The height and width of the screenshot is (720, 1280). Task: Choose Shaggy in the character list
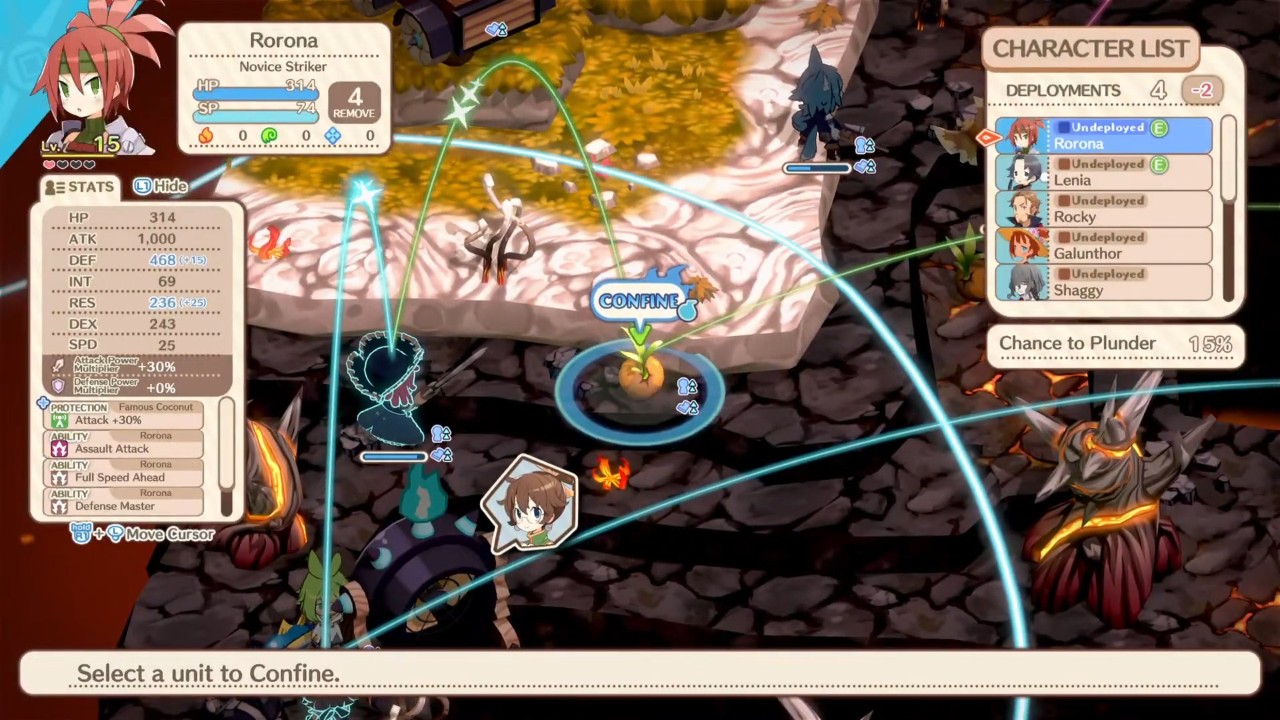pyautogui.click(x=1105, y=282)
